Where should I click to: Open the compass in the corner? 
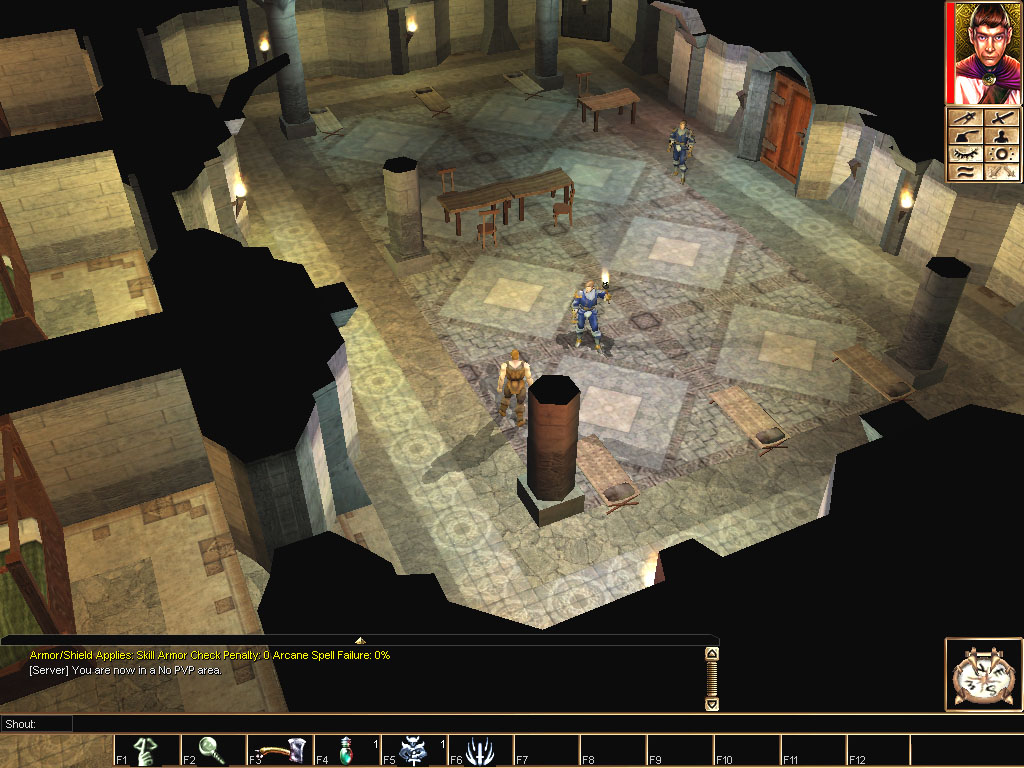click(x=983, y=675)
